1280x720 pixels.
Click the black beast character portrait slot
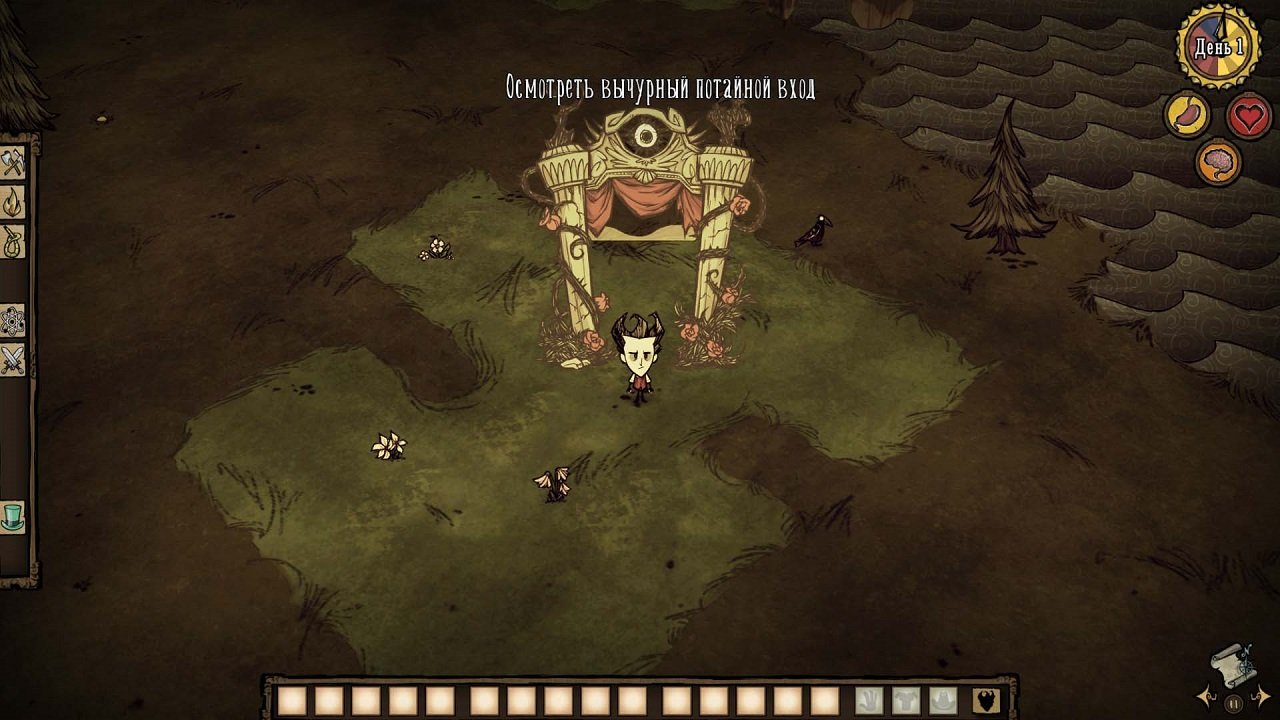[x=986, y=699]
